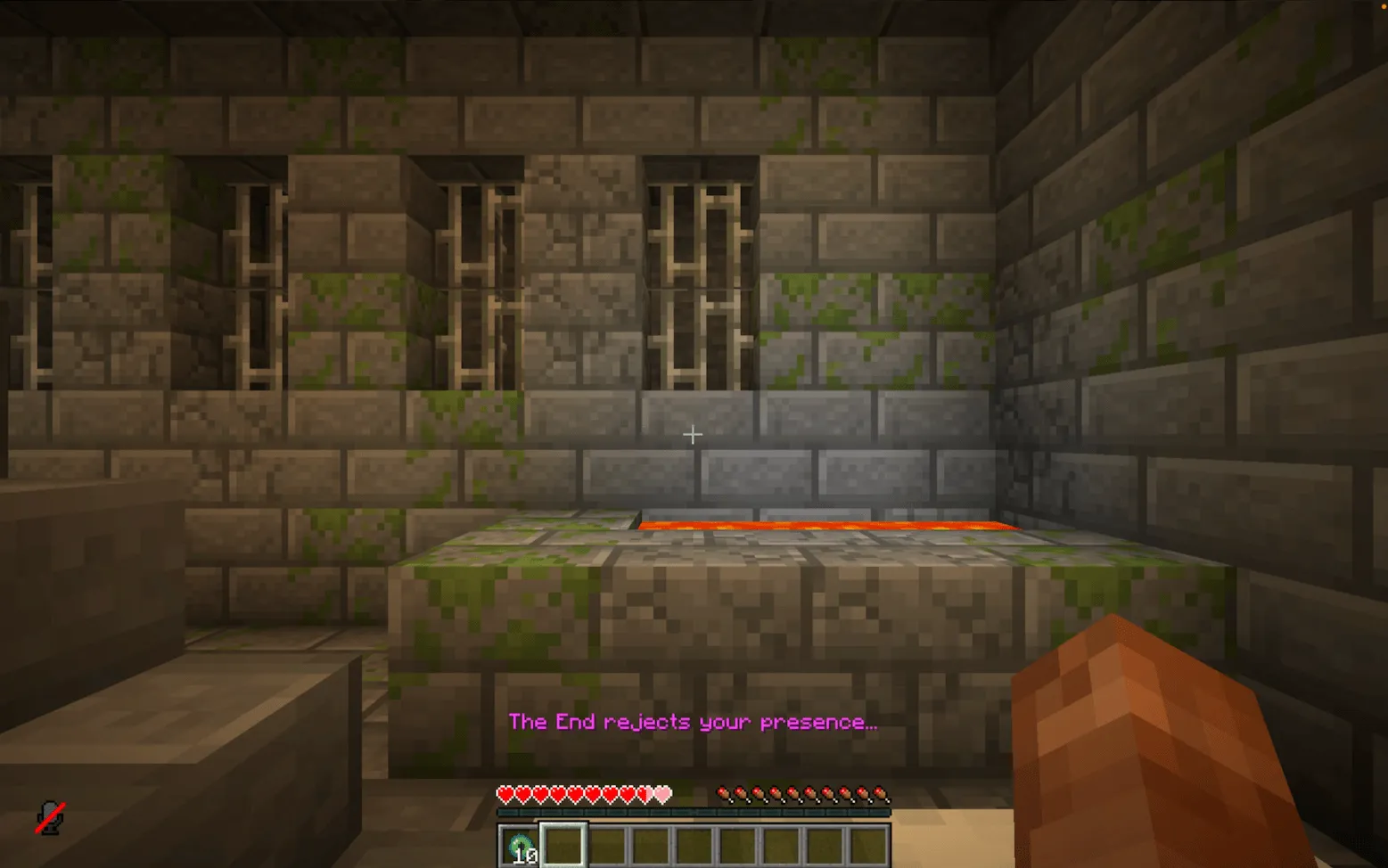Click the item count 10 on the Eye of Ender
The height and width of the screenshot is (868, 1388).
coord(526,854)
